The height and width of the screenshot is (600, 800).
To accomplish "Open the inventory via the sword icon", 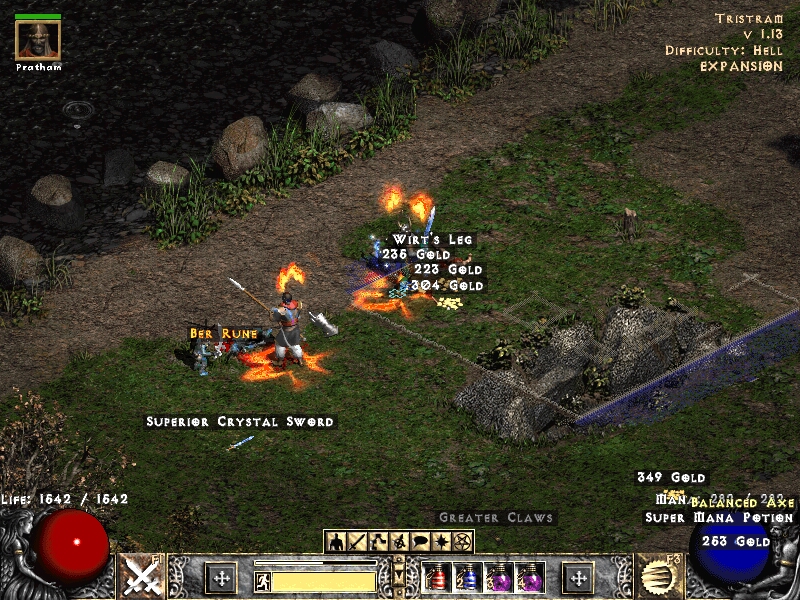I will pos(358,541).
